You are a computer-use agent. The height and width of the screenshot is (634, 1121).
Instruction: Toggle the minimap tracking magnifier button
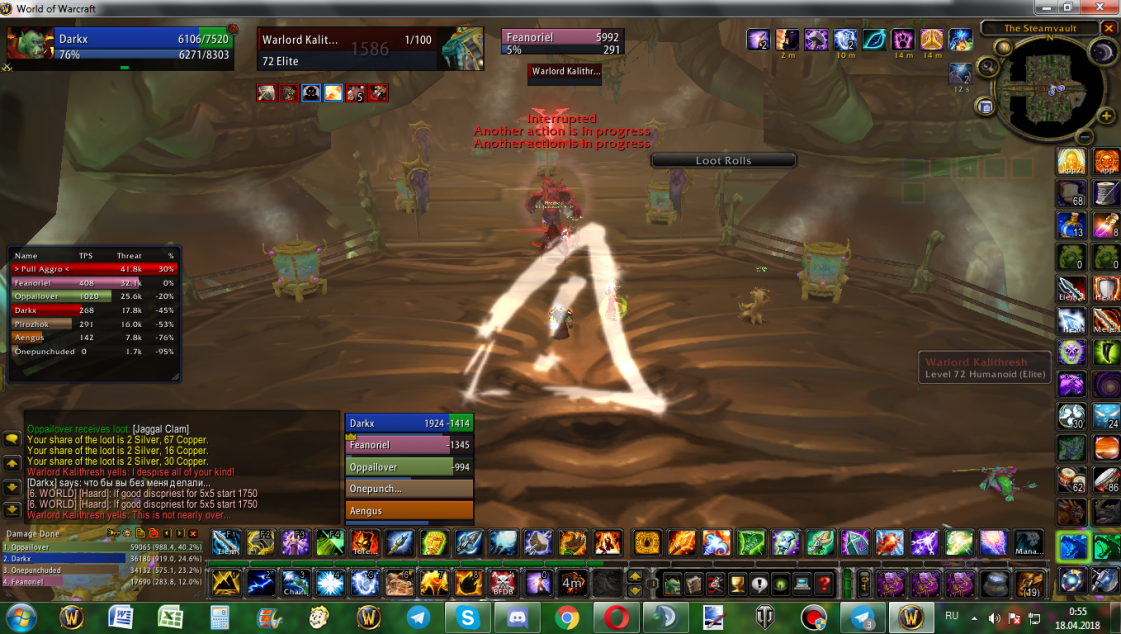(x=989, y=66)
